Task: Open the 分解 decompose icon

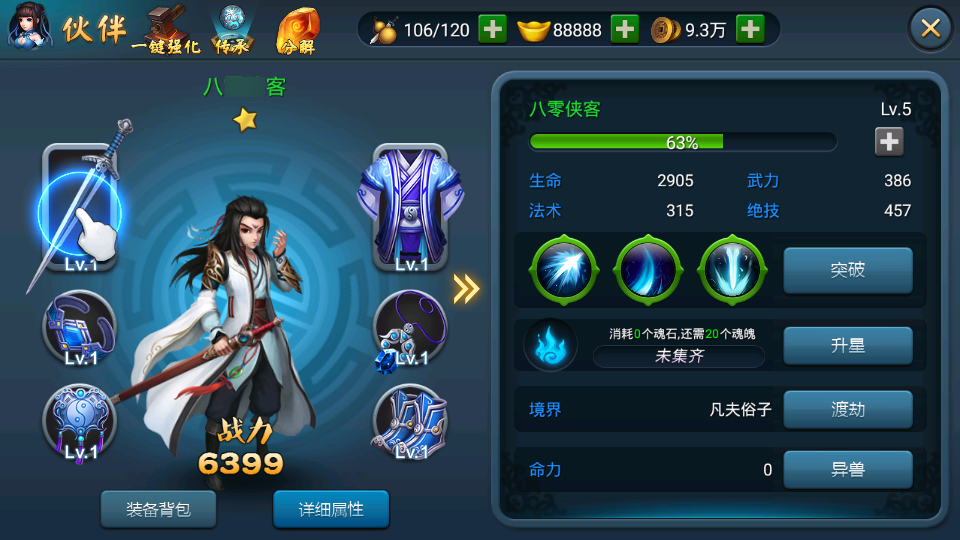Action: click(x=297, y=30)
